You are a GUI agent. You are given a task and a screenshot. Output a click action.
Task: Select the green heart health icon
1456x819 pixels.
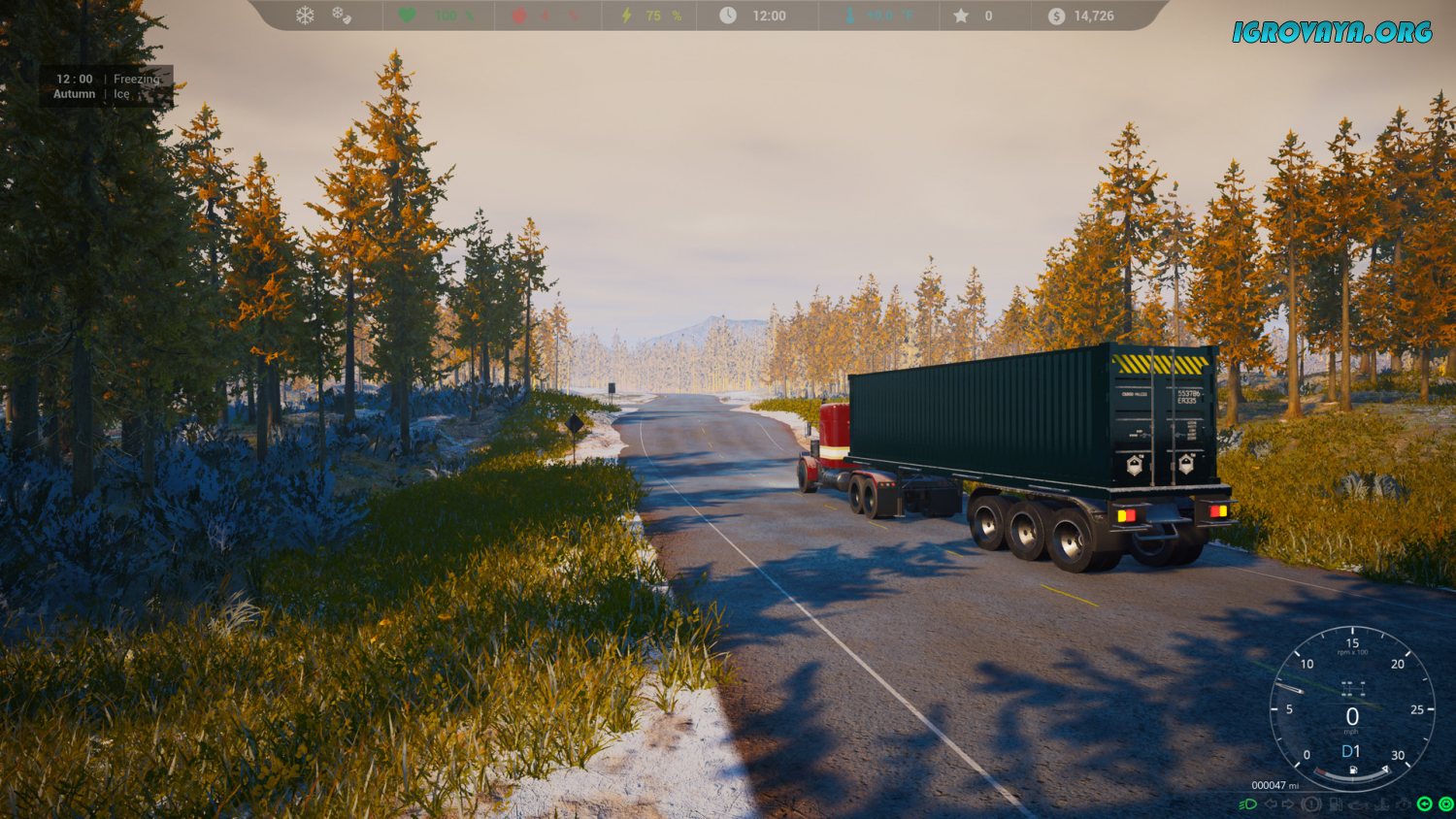click(x=408, y=16)
